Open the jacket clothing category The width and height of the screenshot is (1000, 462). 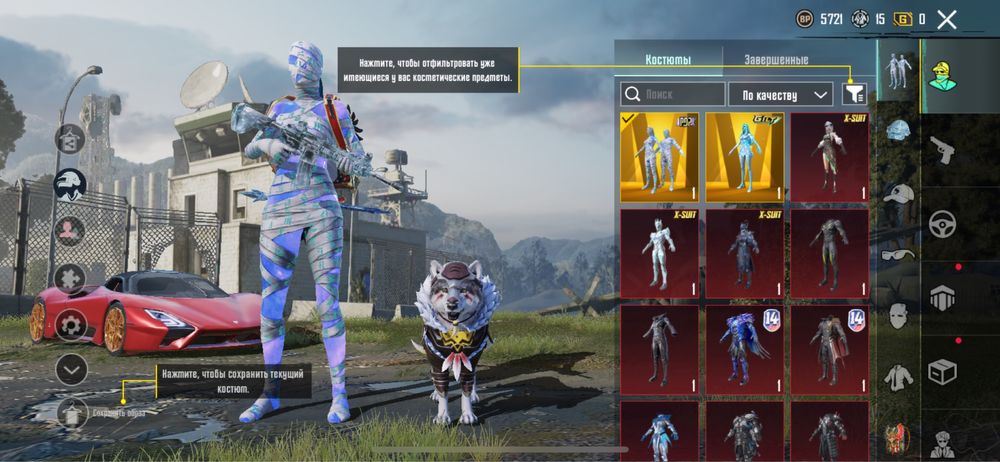[x=899, y=378]
